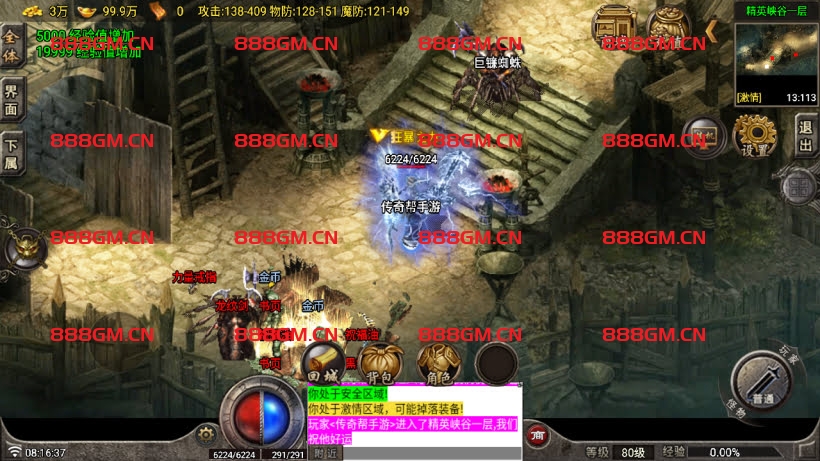The image size is (820, 461).
Task: Click the round stone four-square grid button
Action: [x=800, y=185]
